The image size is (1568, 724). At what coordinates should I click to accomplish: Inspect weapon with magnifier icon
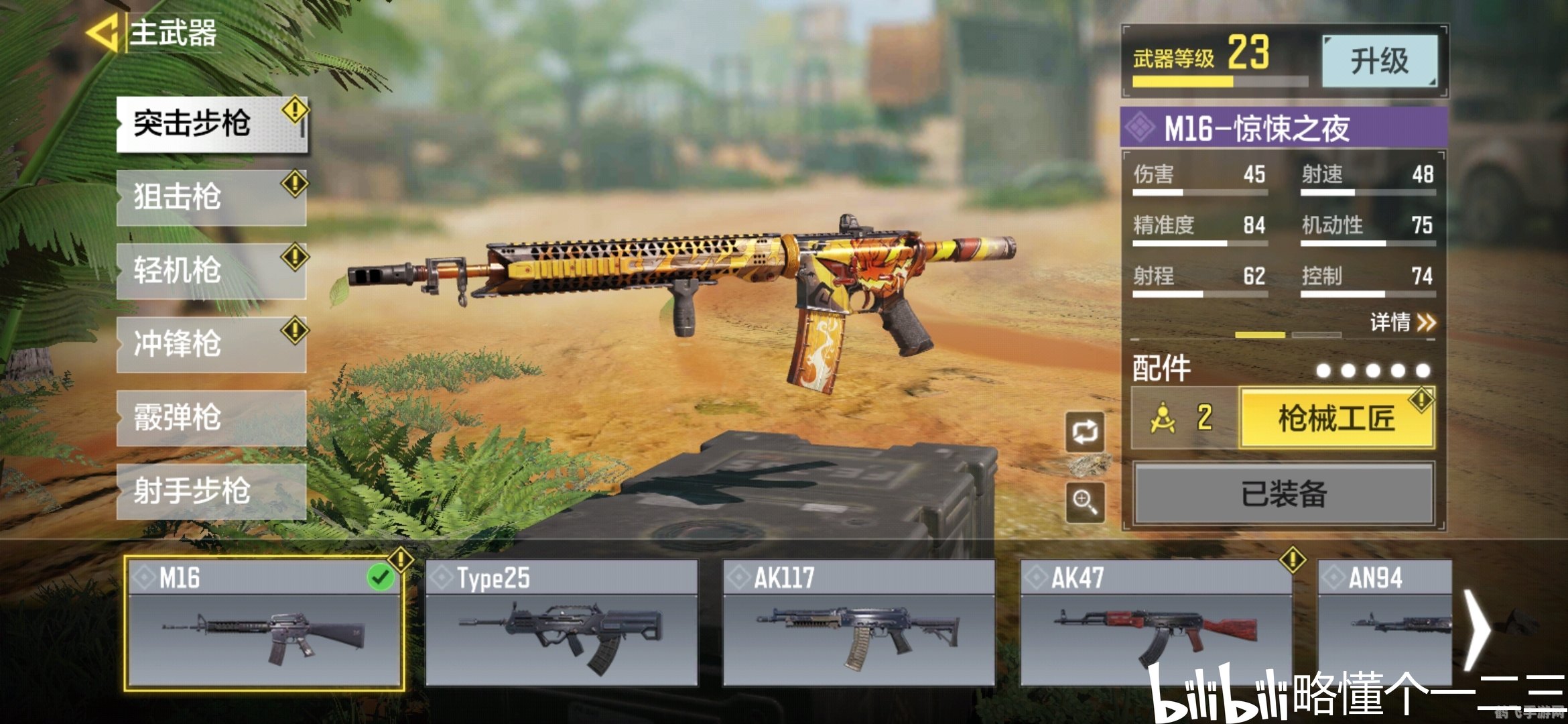click(1085, 502)
